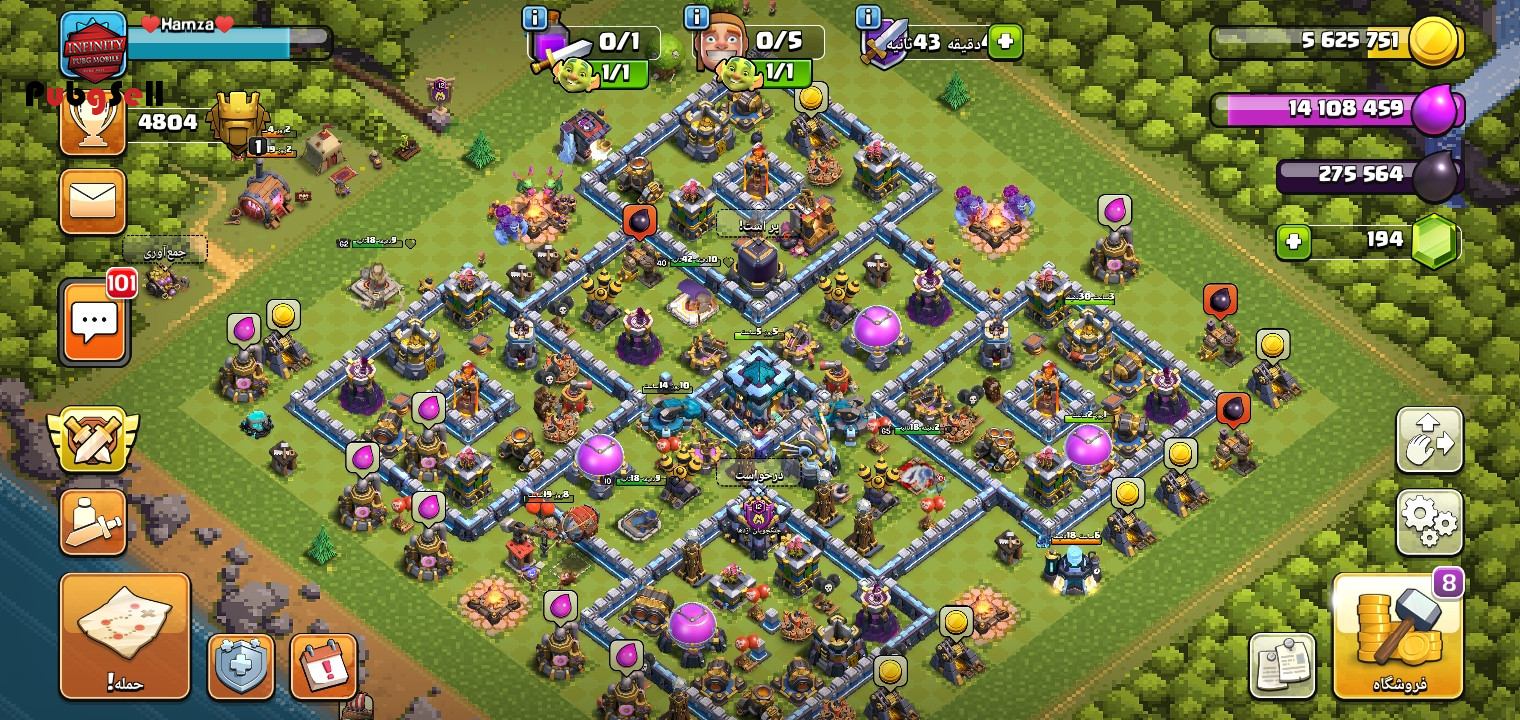The width and height of the screenshot is (1520, 720).
Task: Open the shop with the hammer icon
Action: point(1397,636)
